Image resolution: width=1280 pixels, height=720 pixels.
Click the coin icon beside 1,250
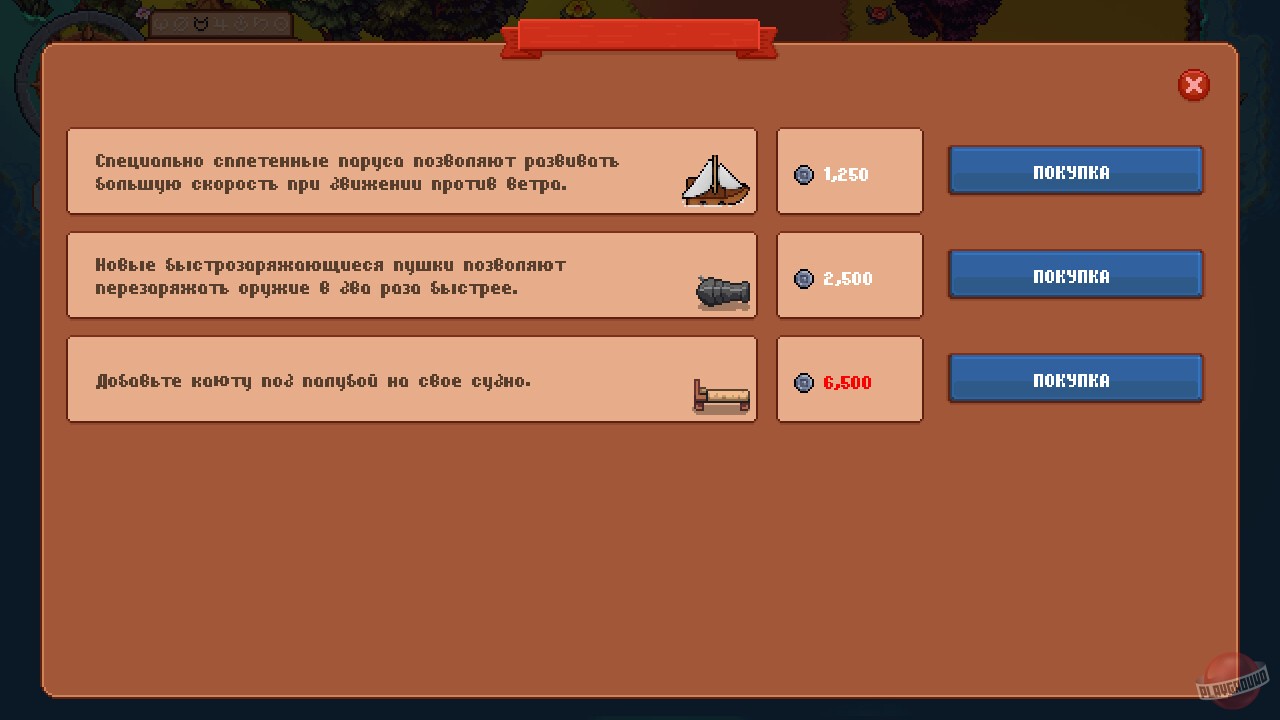pyautogui.click(x=804, y=175)
